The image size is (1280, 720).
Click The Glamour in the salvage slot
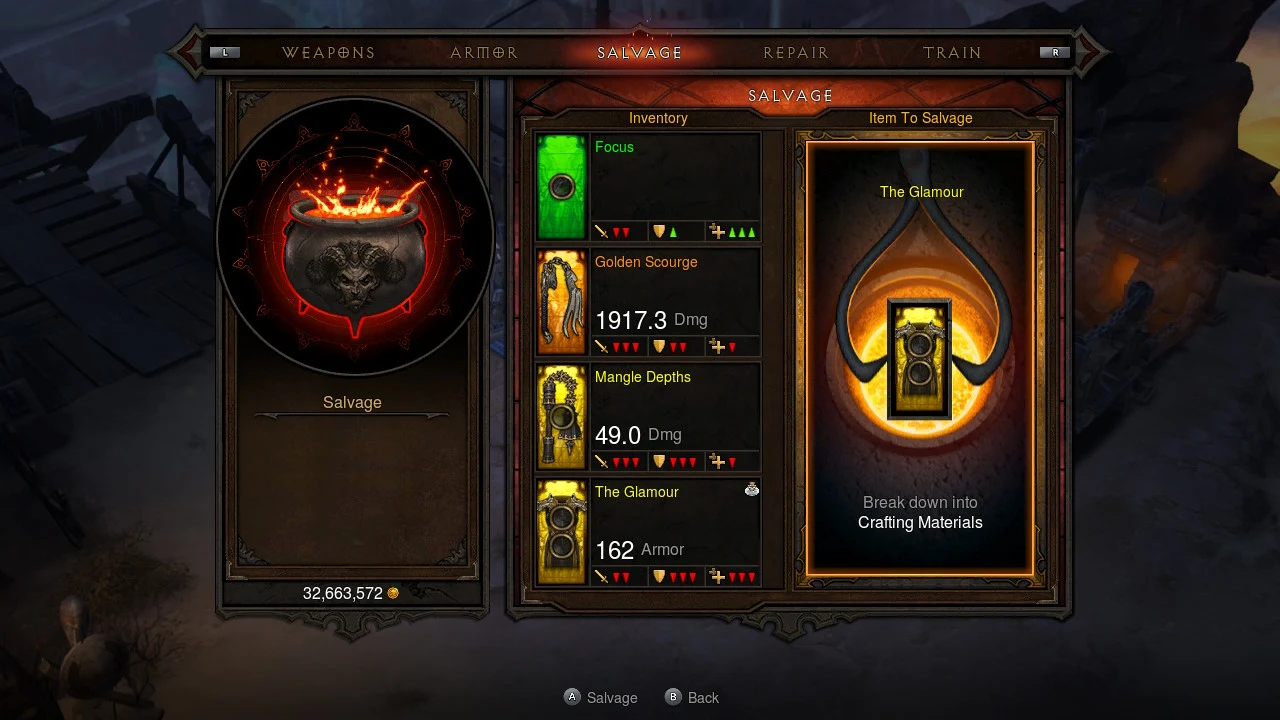click(x=919, y=358)
